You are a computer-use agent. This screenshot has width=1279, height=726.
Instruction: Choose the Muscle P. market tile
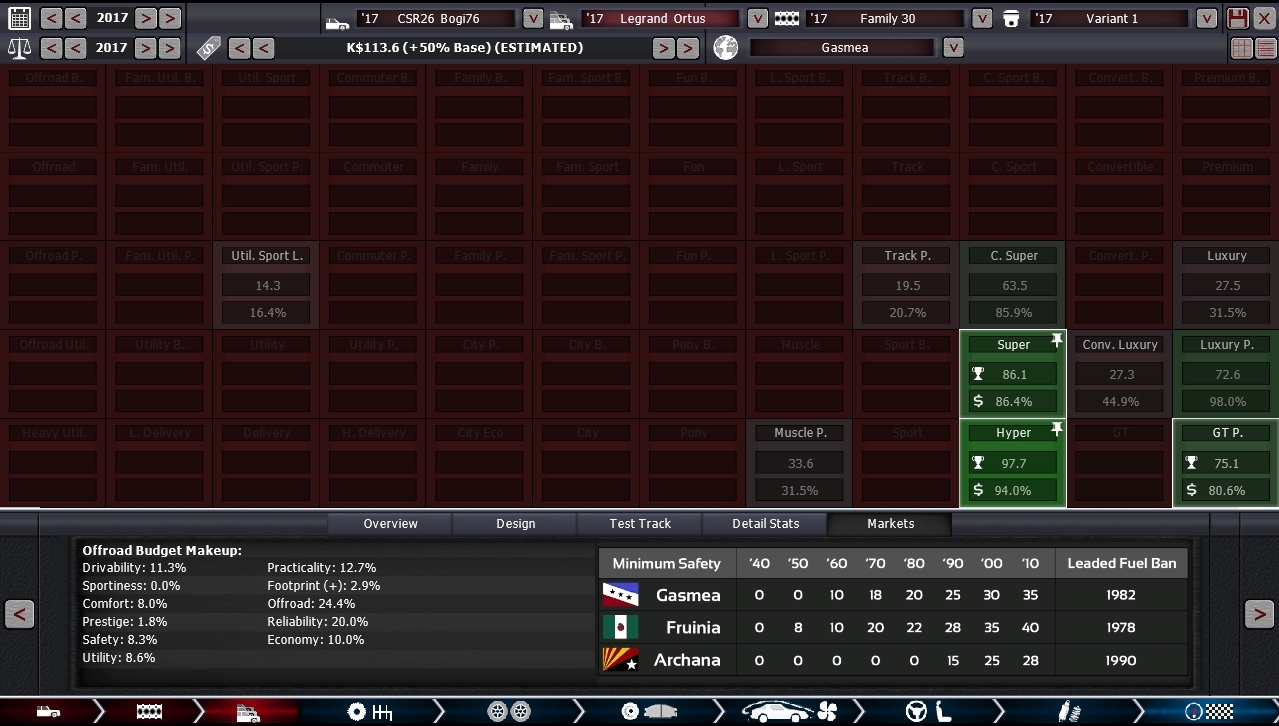(800, 463)
